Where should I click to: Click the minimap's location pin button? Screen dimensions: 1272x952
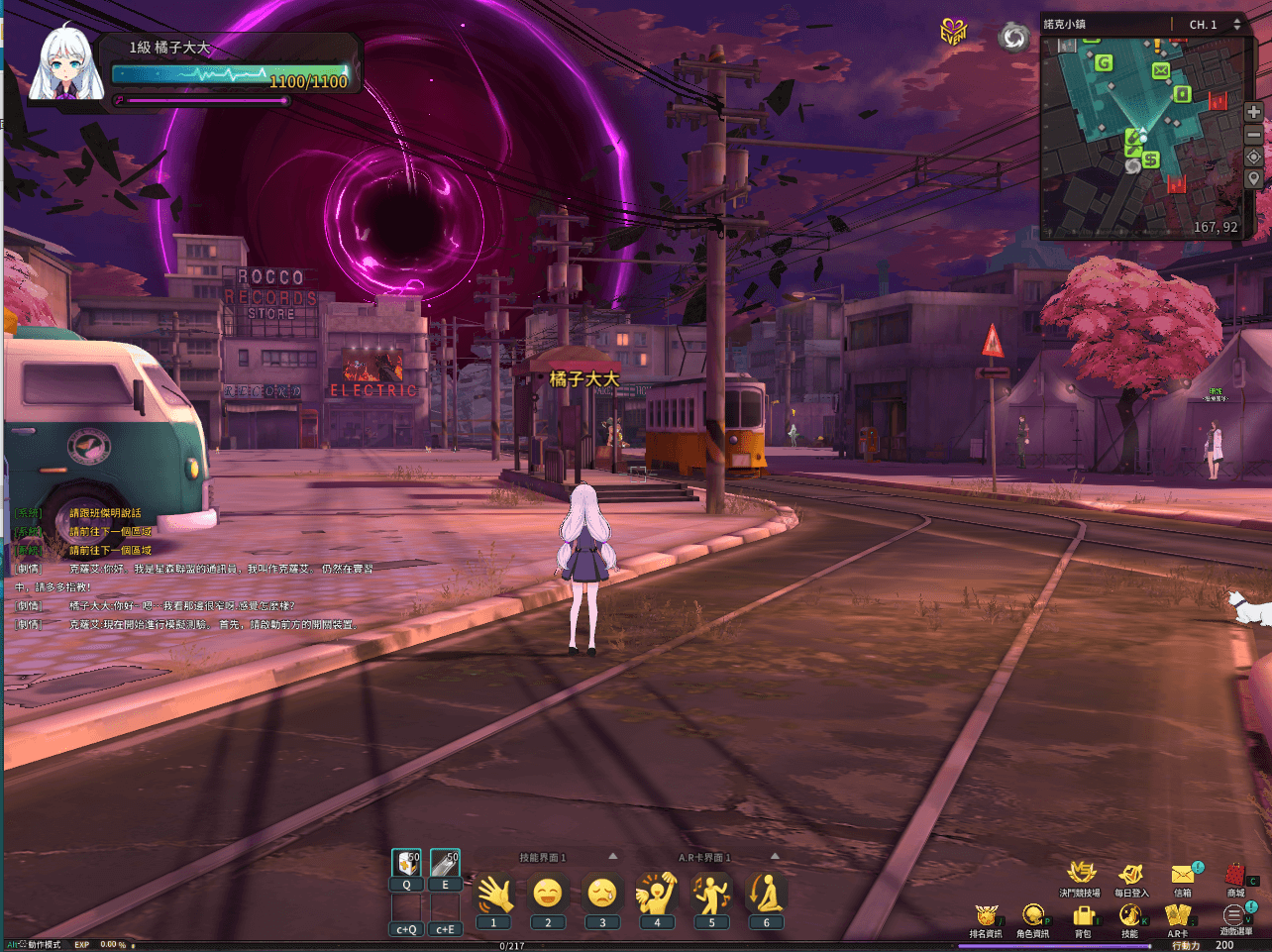tap(1253, 179)
